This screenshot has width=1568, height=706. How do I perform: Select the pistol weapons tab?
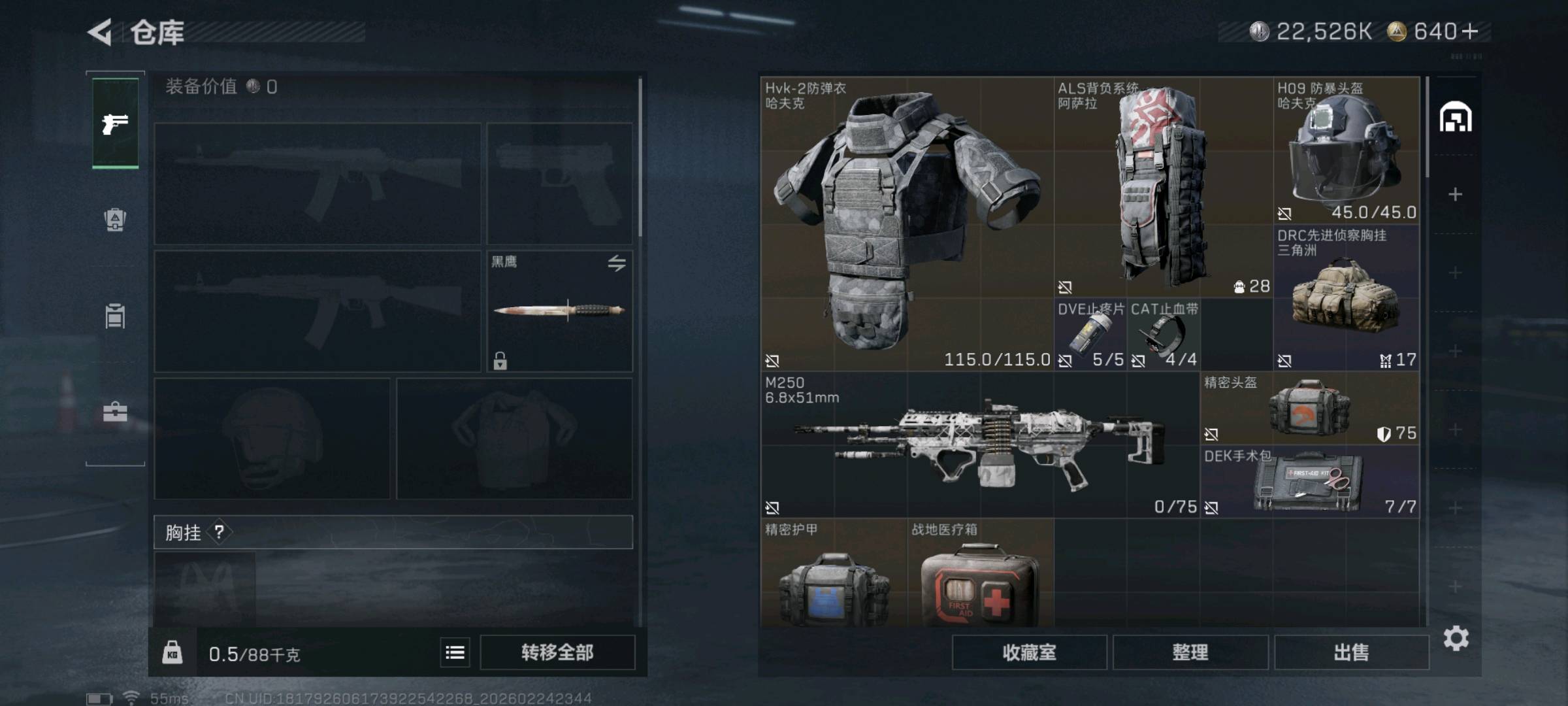click(x=115, y=123)
